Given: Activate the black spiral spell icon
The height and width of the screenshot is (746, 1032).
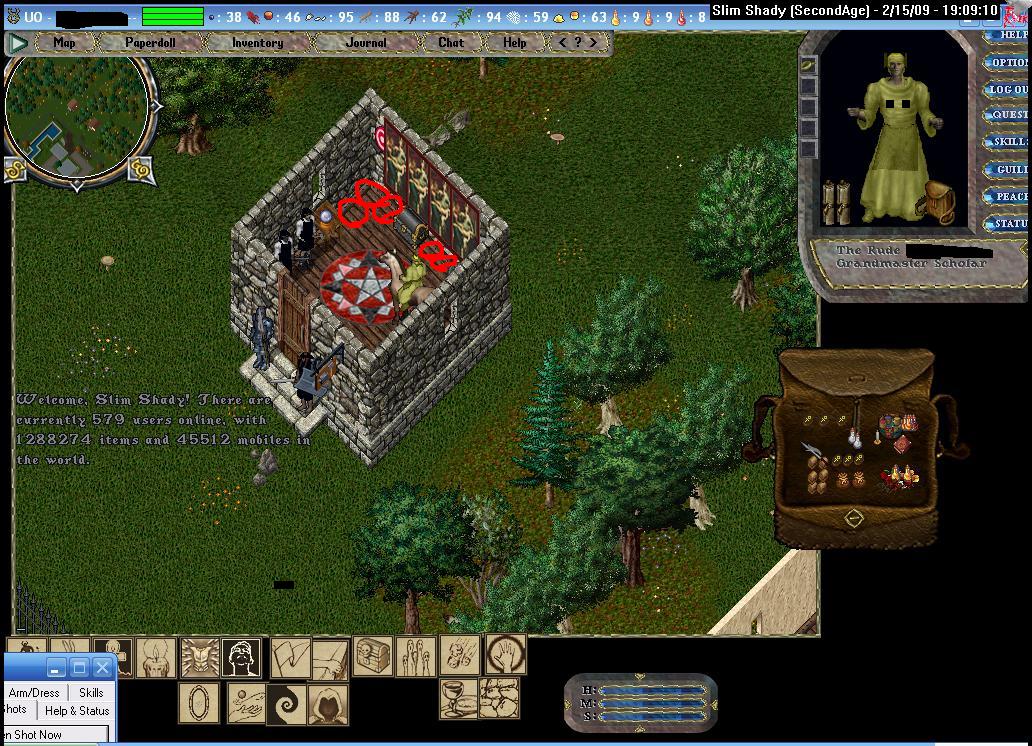Looking at the screenshot, I should point(287,704).
